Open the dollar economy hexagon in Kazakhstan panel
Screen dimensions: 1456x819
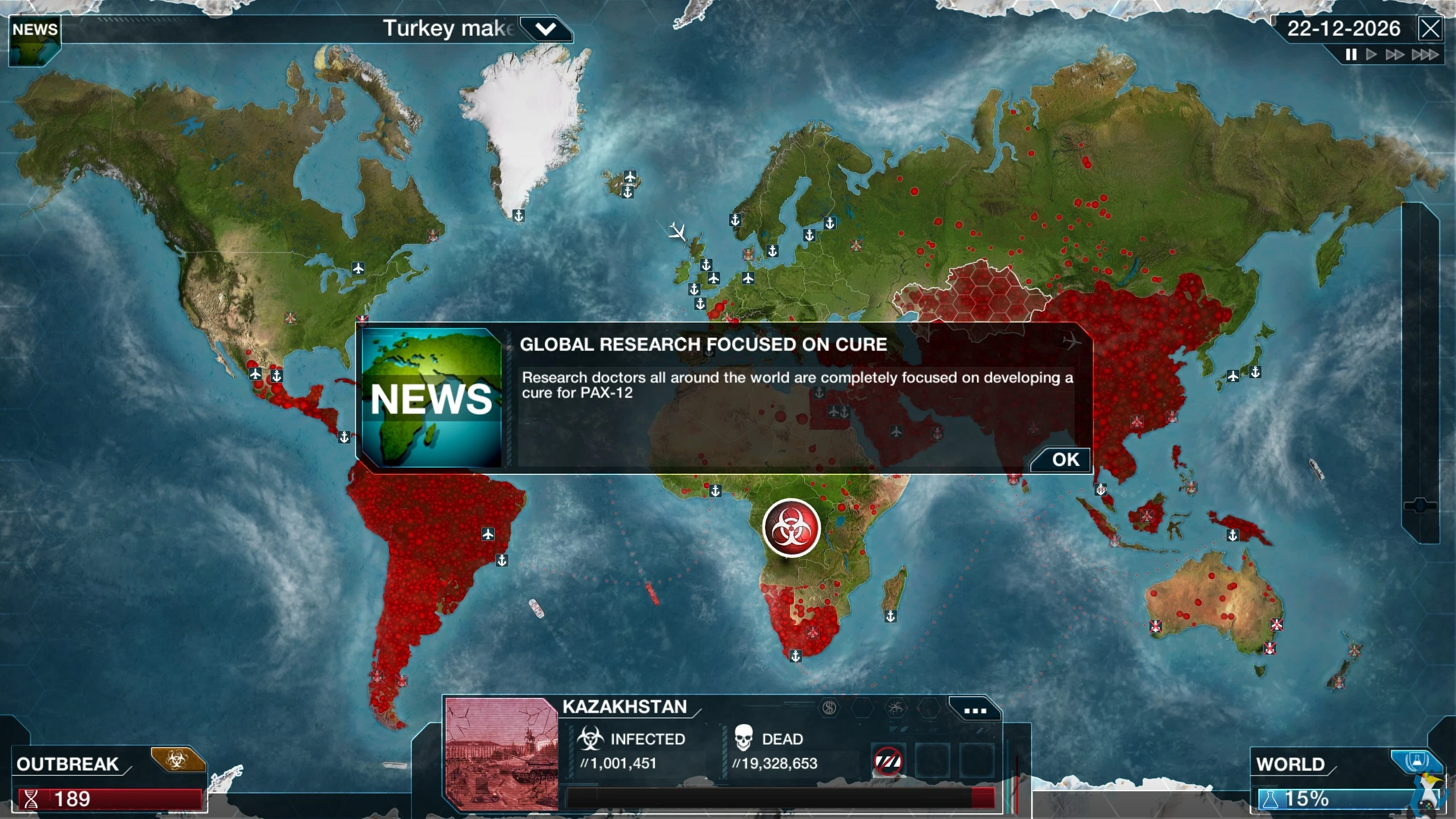point(828,709)
